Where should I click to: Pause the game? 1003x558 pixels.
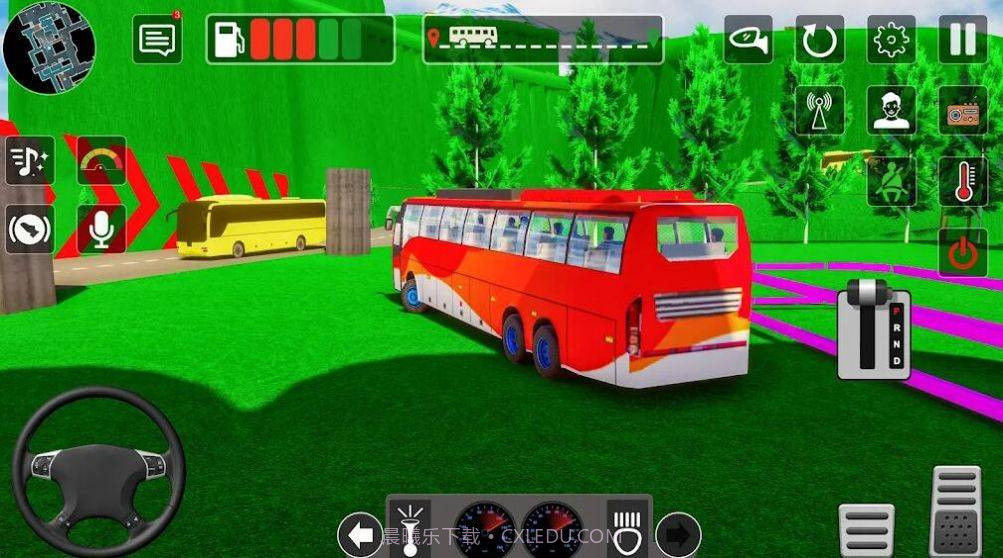[962, 40]
